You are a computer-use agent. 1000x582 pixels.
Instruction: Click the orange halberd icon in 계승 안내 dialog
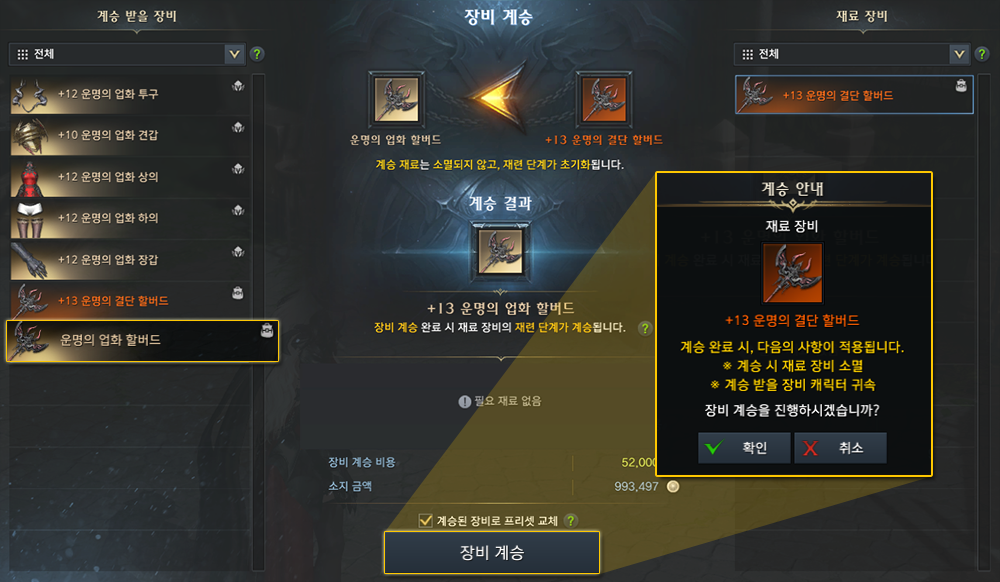(792, 272)
